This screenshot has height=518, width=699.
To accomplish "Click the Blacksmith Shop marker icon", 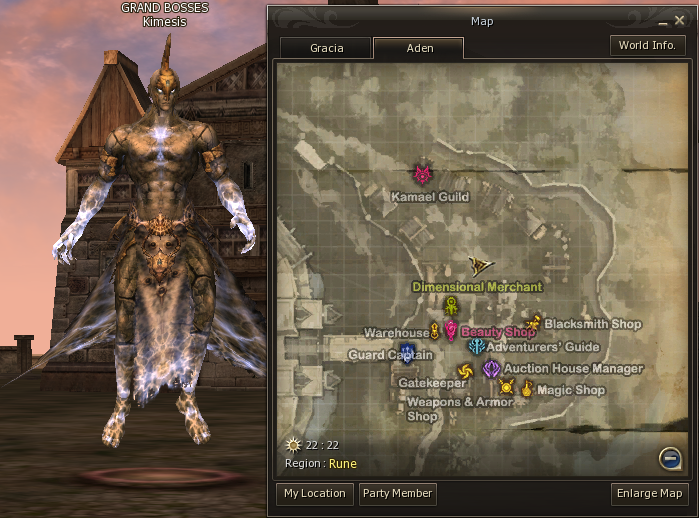I will pos(533,323).
